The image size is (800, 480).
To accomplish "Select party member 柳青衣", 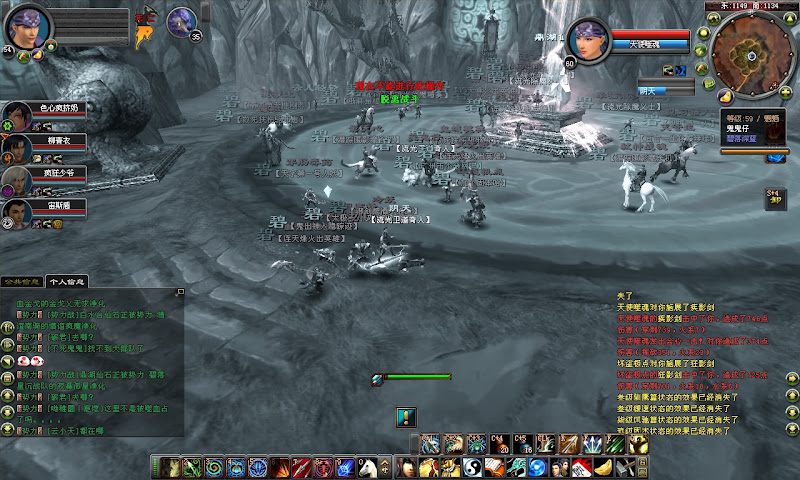I will pyautogui.click(x=17, y=147).
